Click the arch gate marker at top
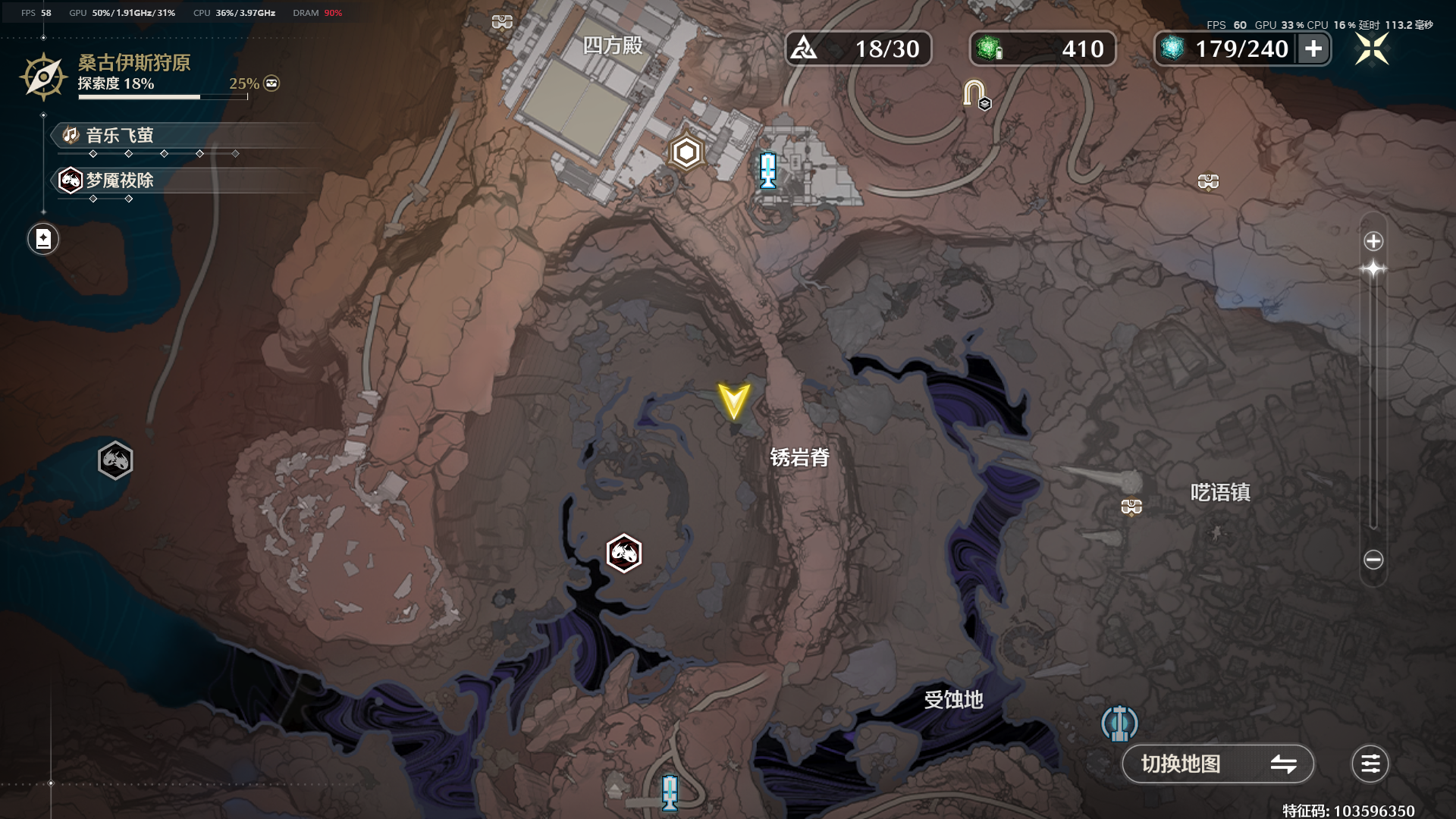Image resolution: width=1456 pixels, height=819 pixels. tap(975, 94)
